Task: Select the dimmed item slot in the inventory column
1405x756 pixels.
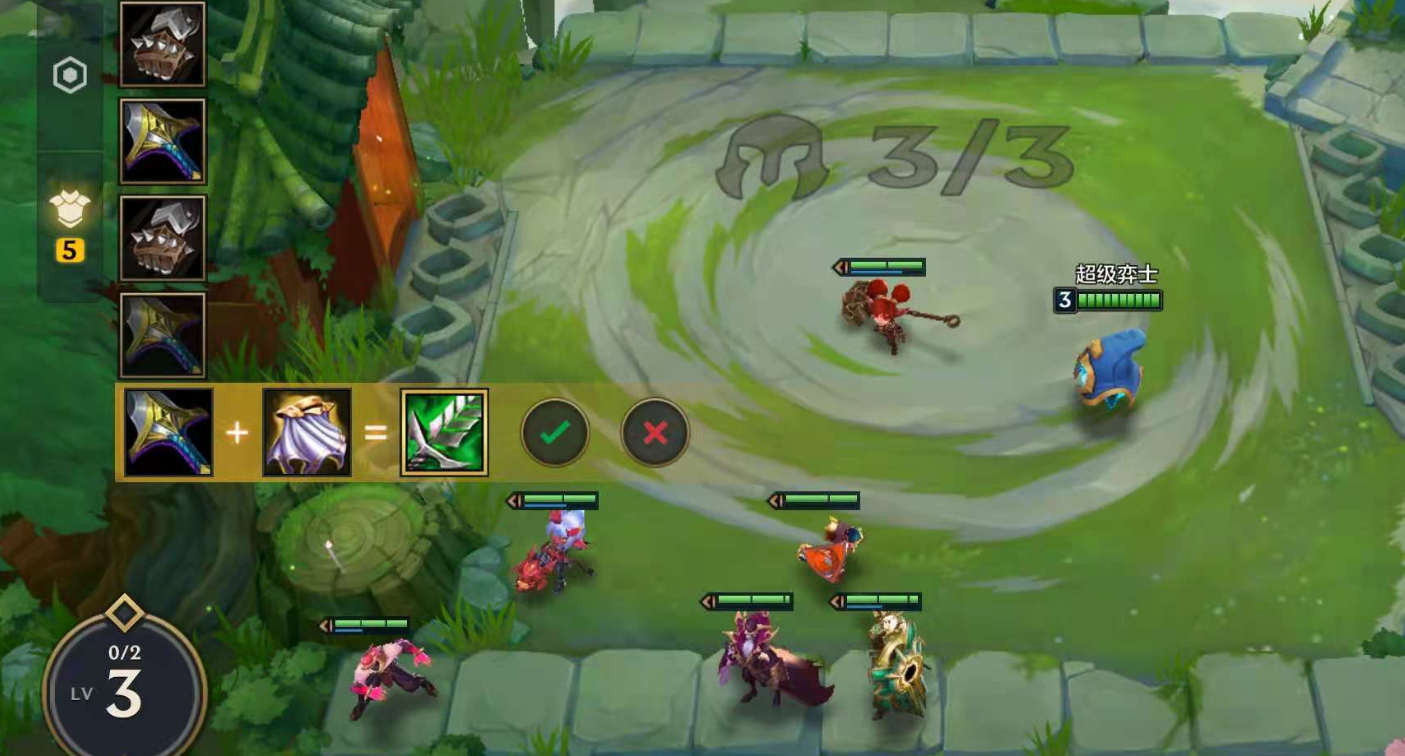Action: (x=163, y=335)
